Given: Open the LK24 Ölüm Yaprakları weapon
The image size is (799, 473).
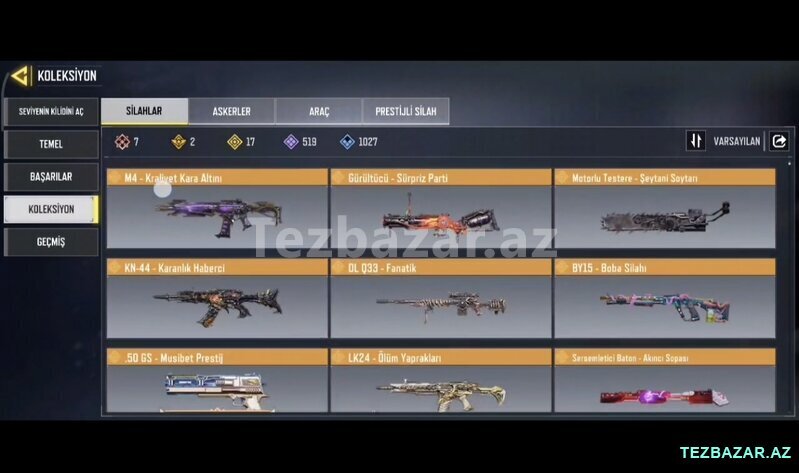Looking at the screenshot, I should [x=441, y=381].
